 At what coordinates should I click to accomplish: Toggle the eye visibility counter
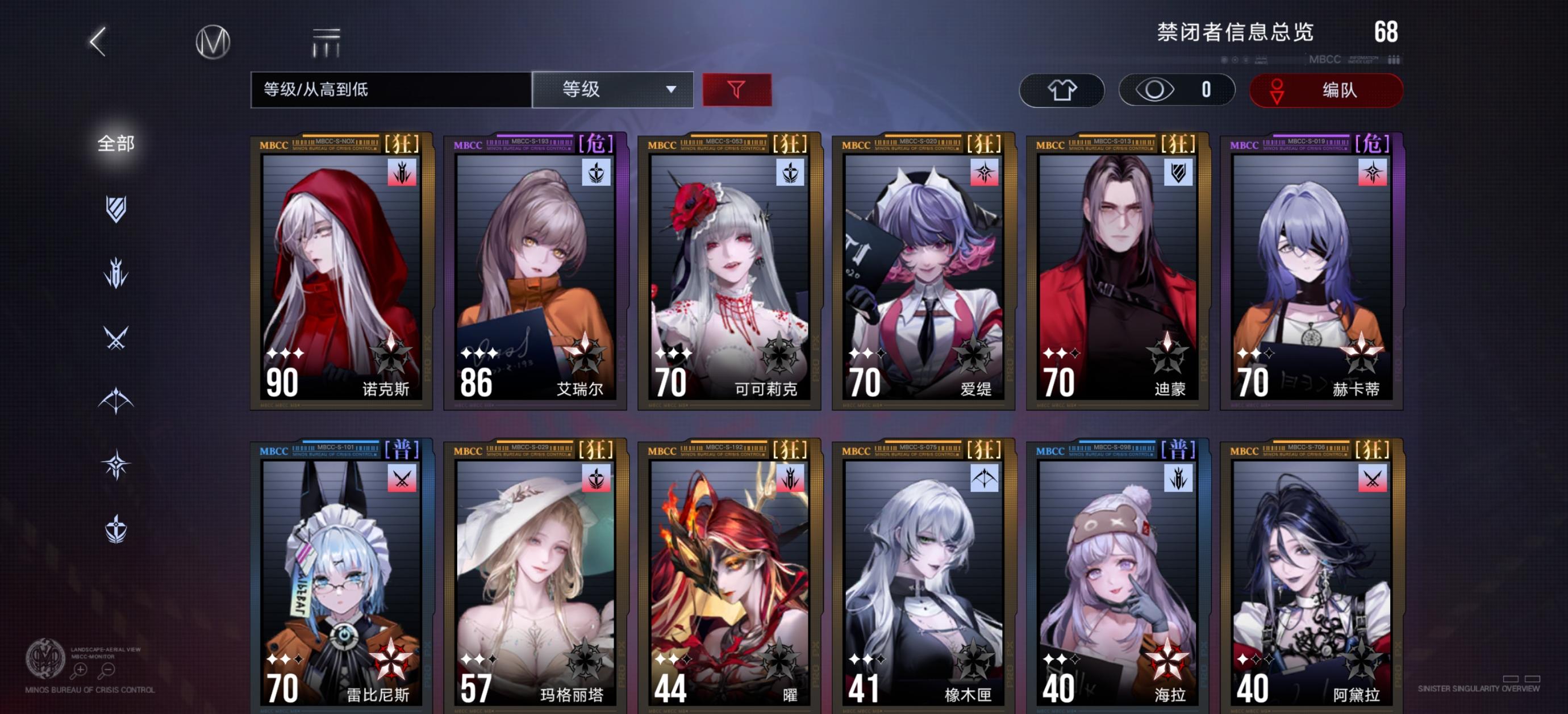tap(1175, 90)
